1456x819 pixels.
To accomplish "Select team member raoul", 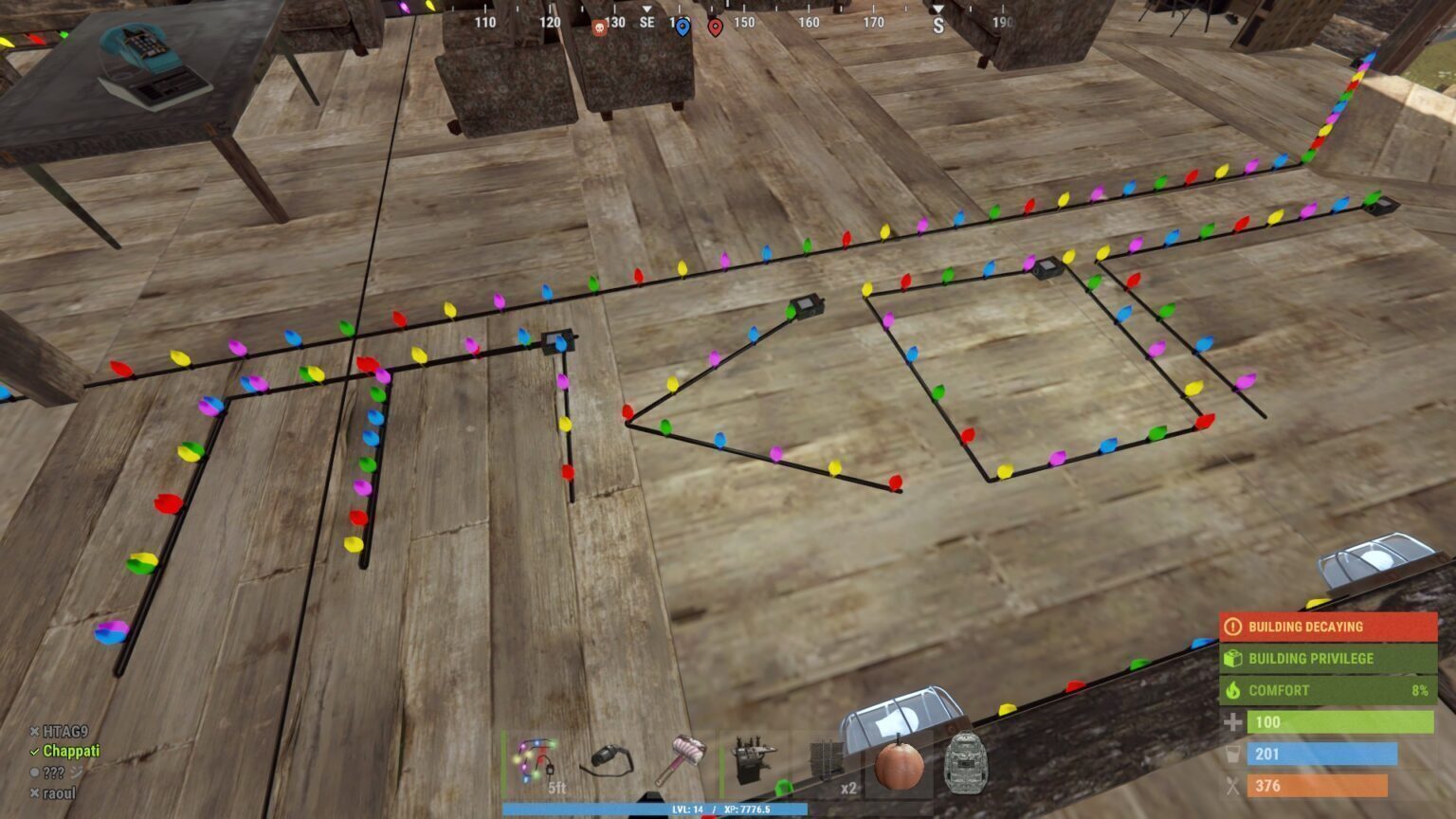I will pos(59,793).
